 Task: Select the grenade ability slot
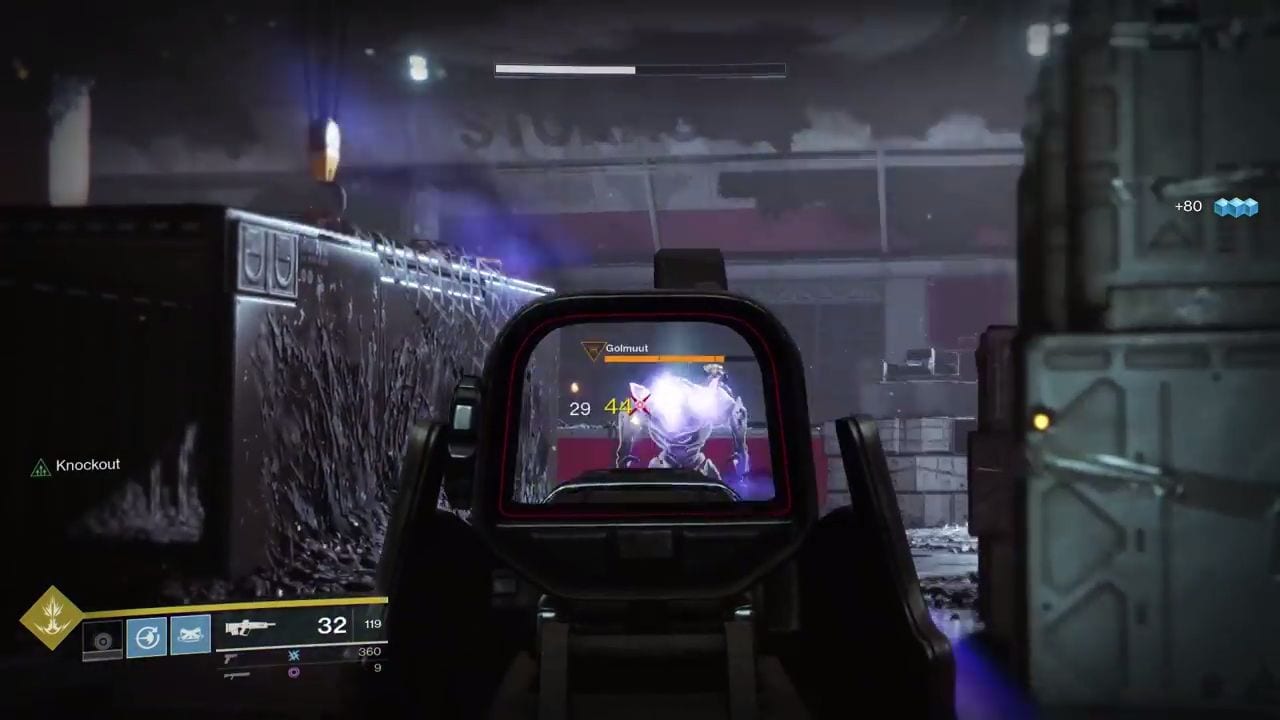coord(102,639)
